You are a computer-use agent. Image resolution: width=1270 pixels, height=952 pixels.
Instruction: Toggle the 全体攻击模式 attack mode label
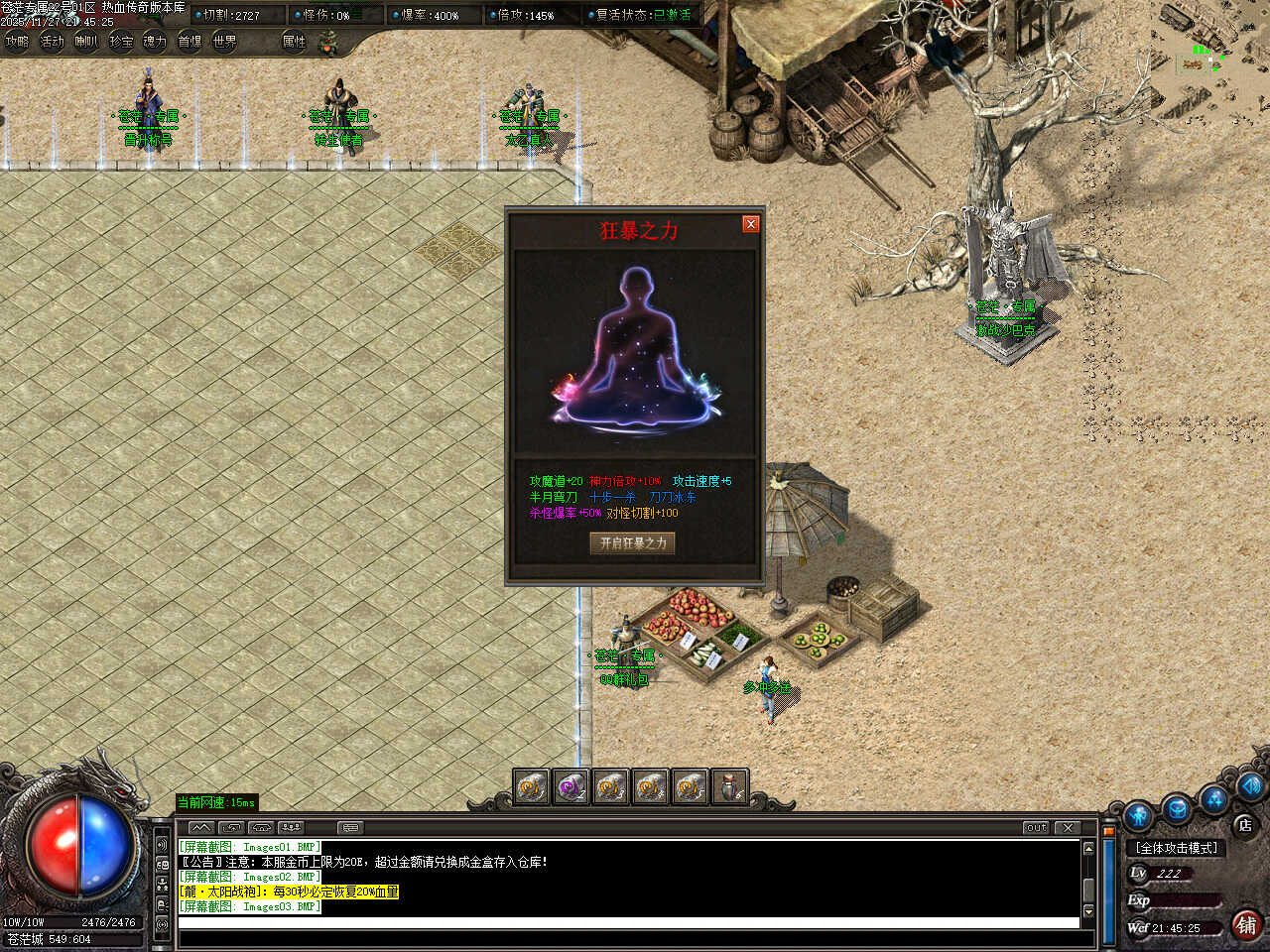pos(1178,848)
